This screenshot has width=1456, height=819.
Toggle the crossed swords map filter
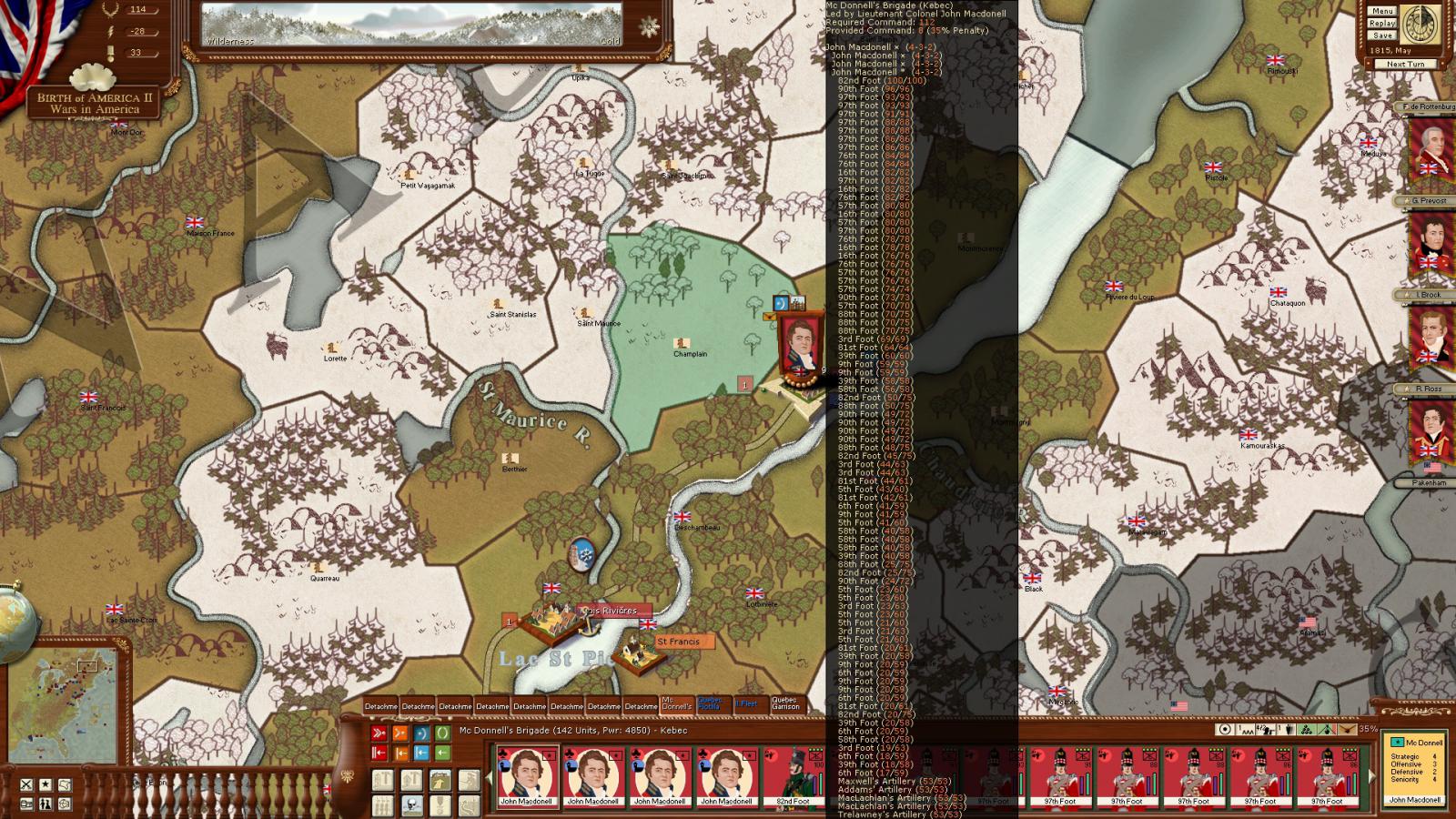click(26, 784)
